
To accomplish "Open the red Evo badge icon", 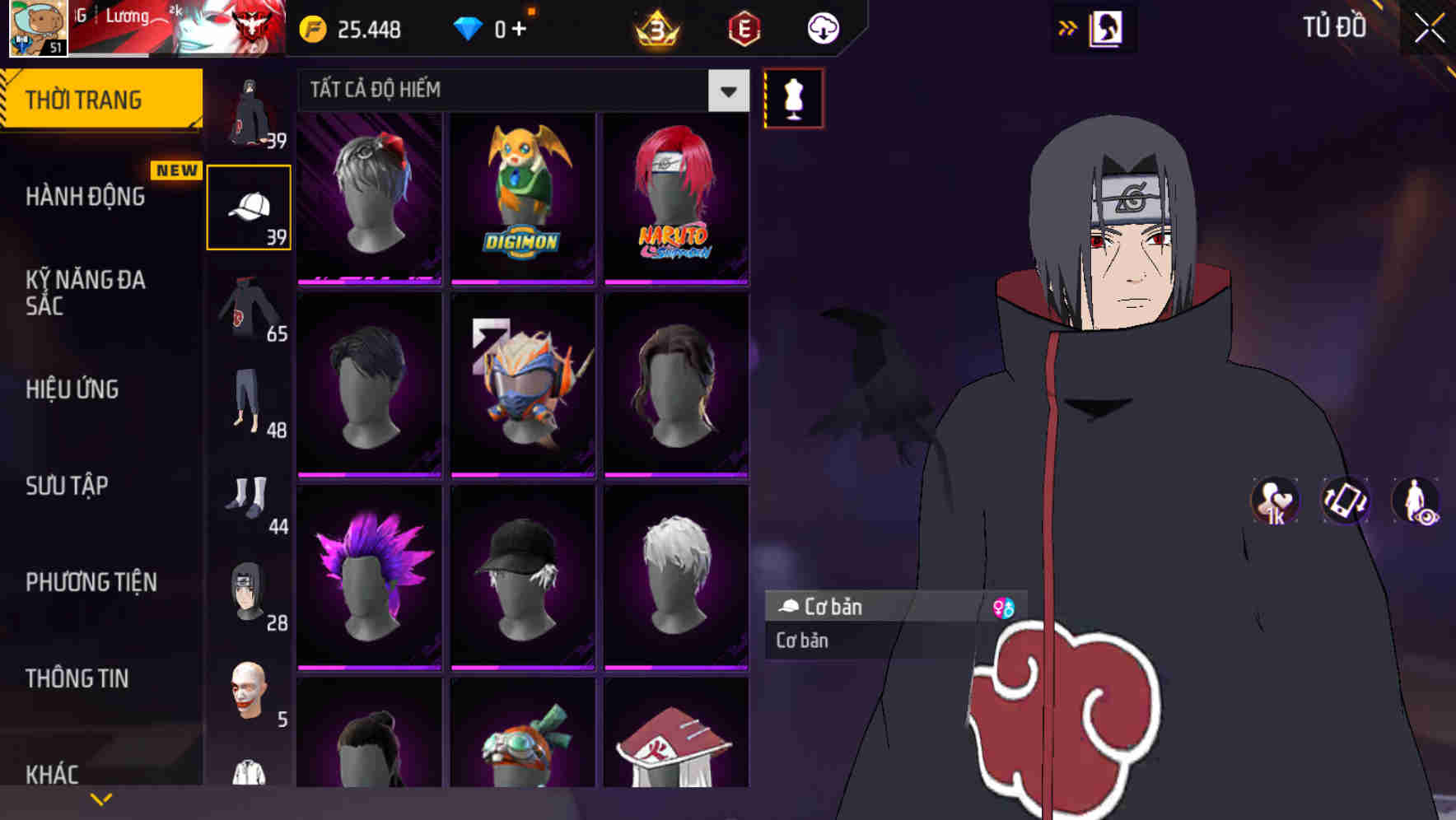I will pyautogui.click(x=744, y=27).
